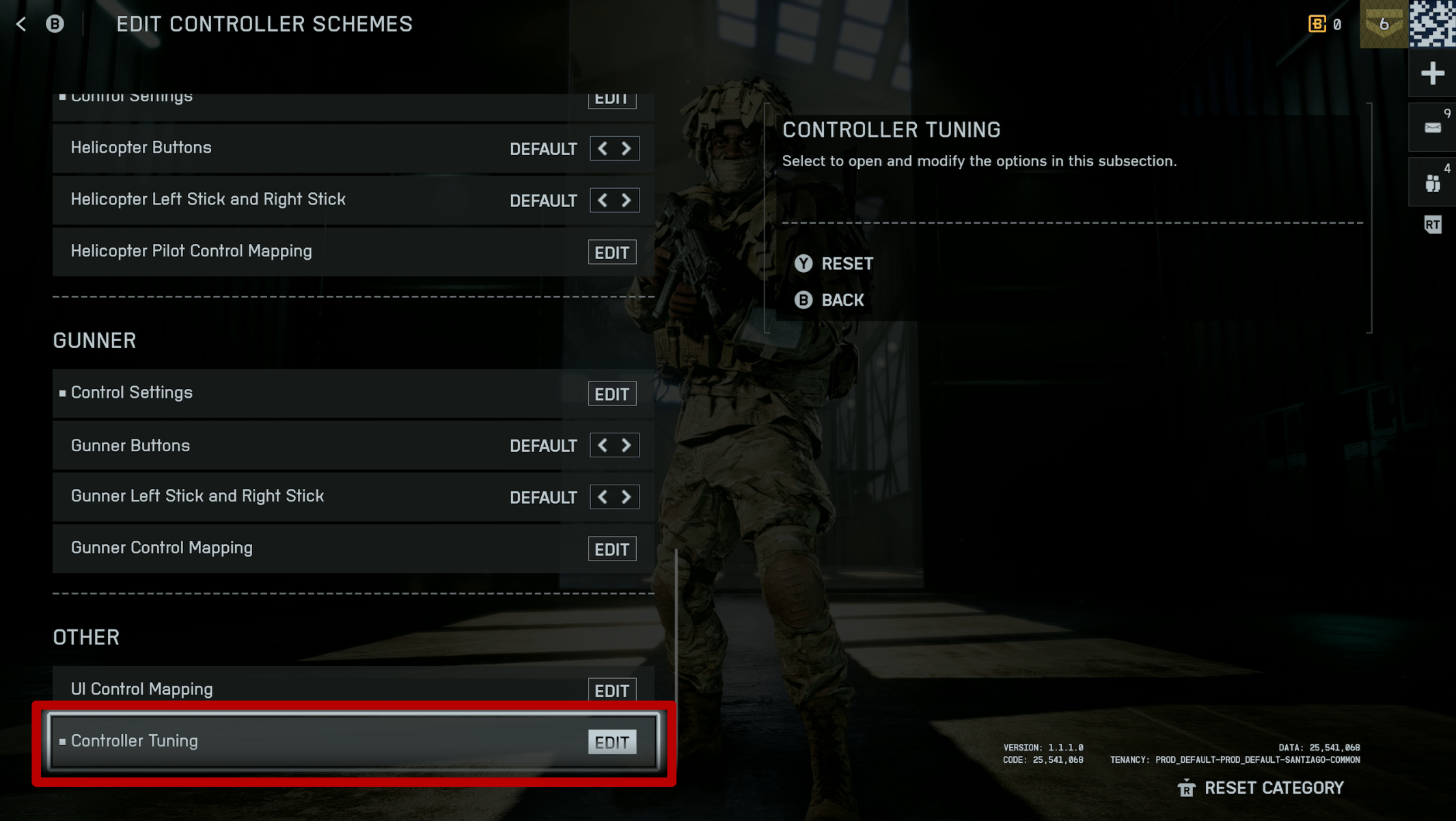Screen dimensions: 1456x821
Task: Open the friends list via the people icon
Action: point(1432,181)
